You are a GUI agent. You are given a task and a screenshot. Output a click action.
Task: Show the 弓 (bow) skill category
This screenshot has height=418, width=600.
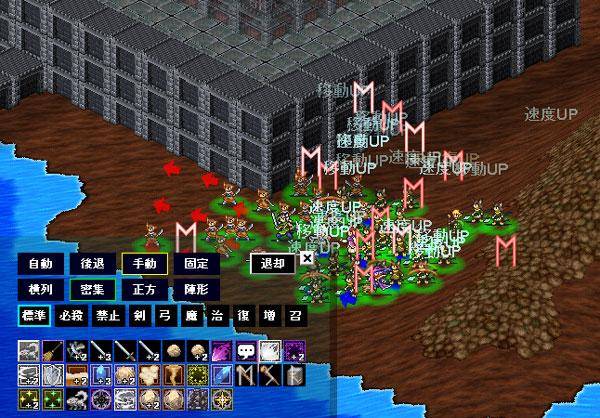[x=164, y=315]
